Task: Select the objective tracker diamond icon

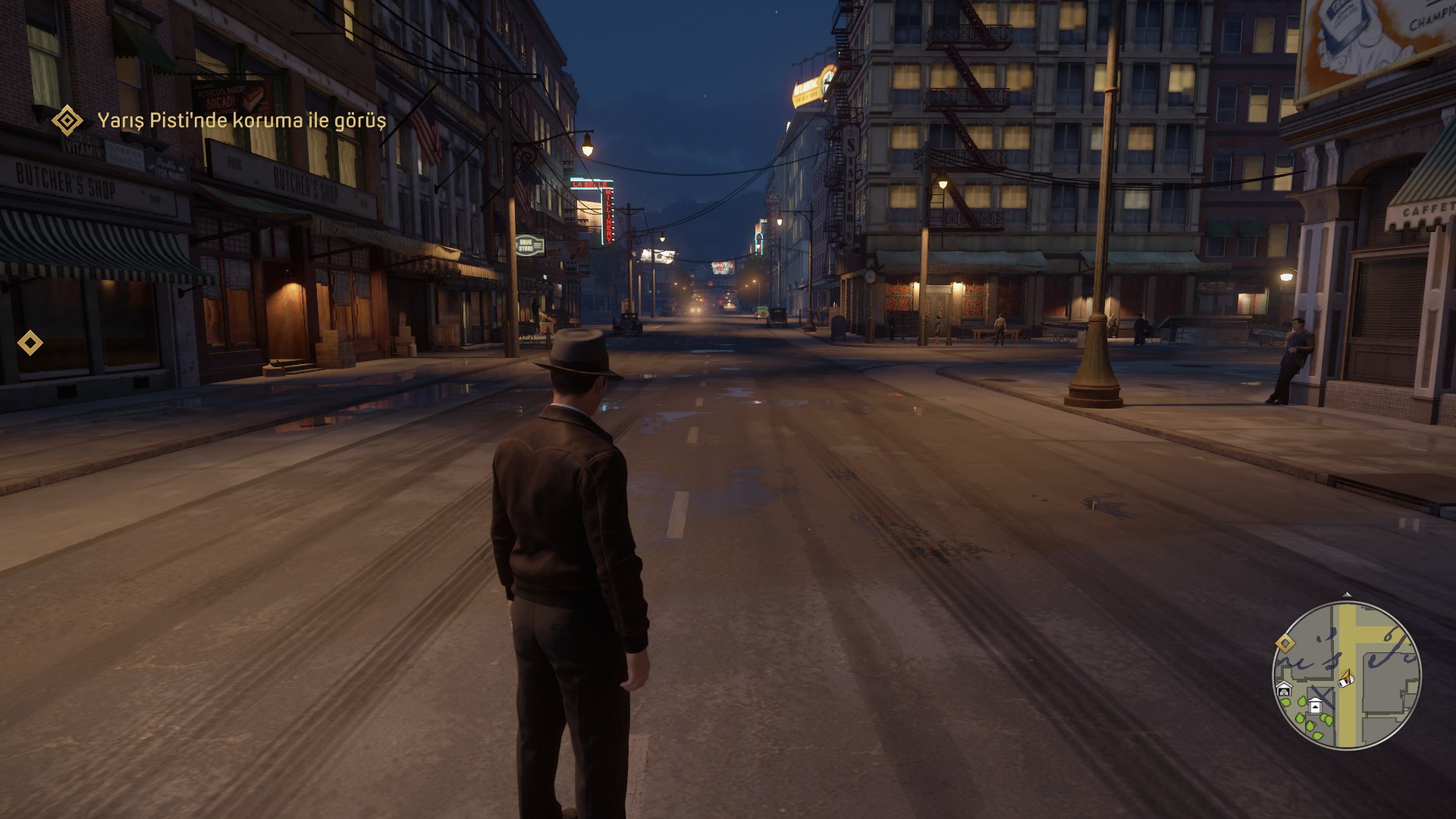Action: 67,121
